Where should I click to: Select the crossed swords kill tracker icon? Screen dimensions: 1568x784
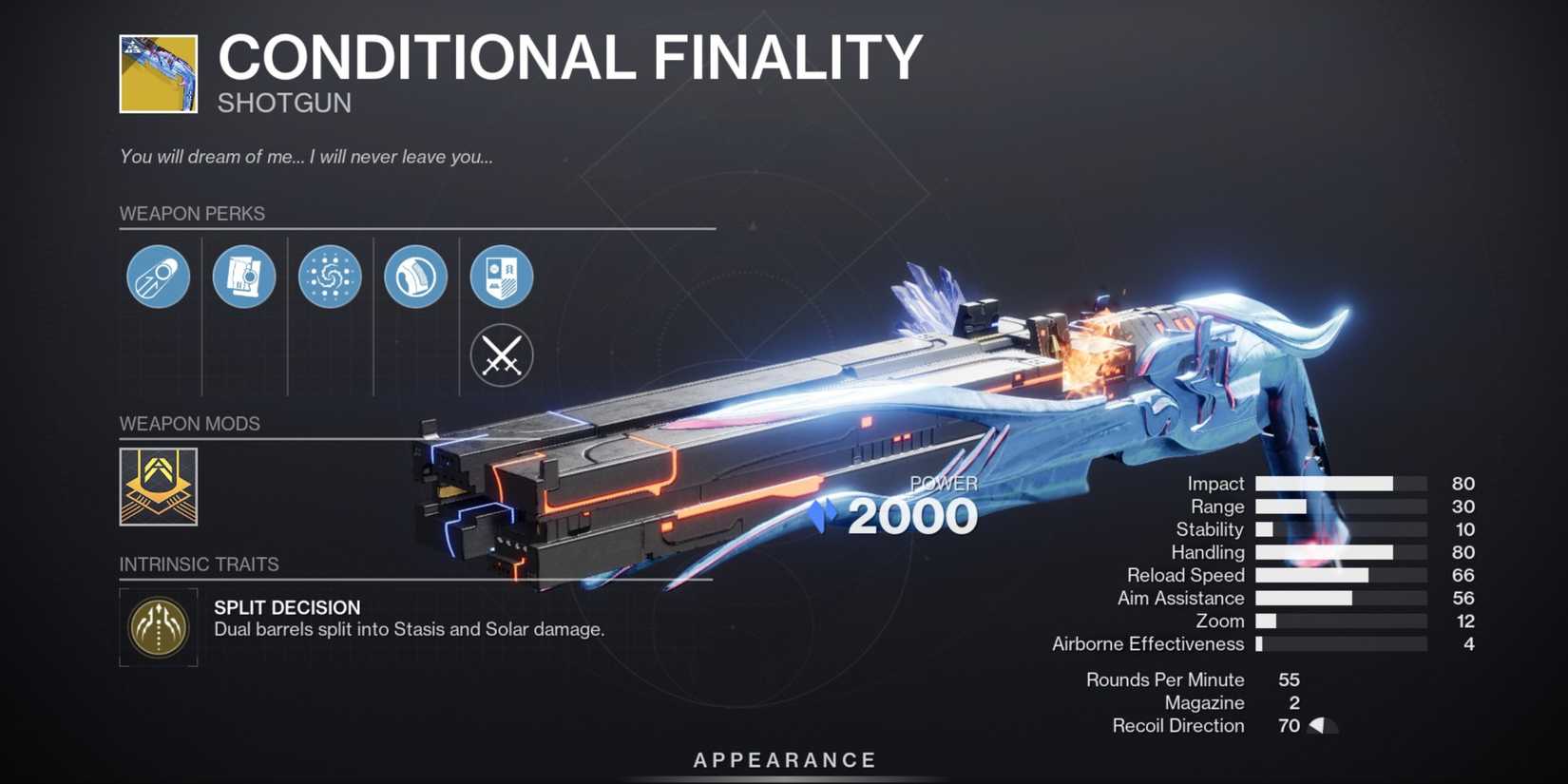tap(502, 355)
